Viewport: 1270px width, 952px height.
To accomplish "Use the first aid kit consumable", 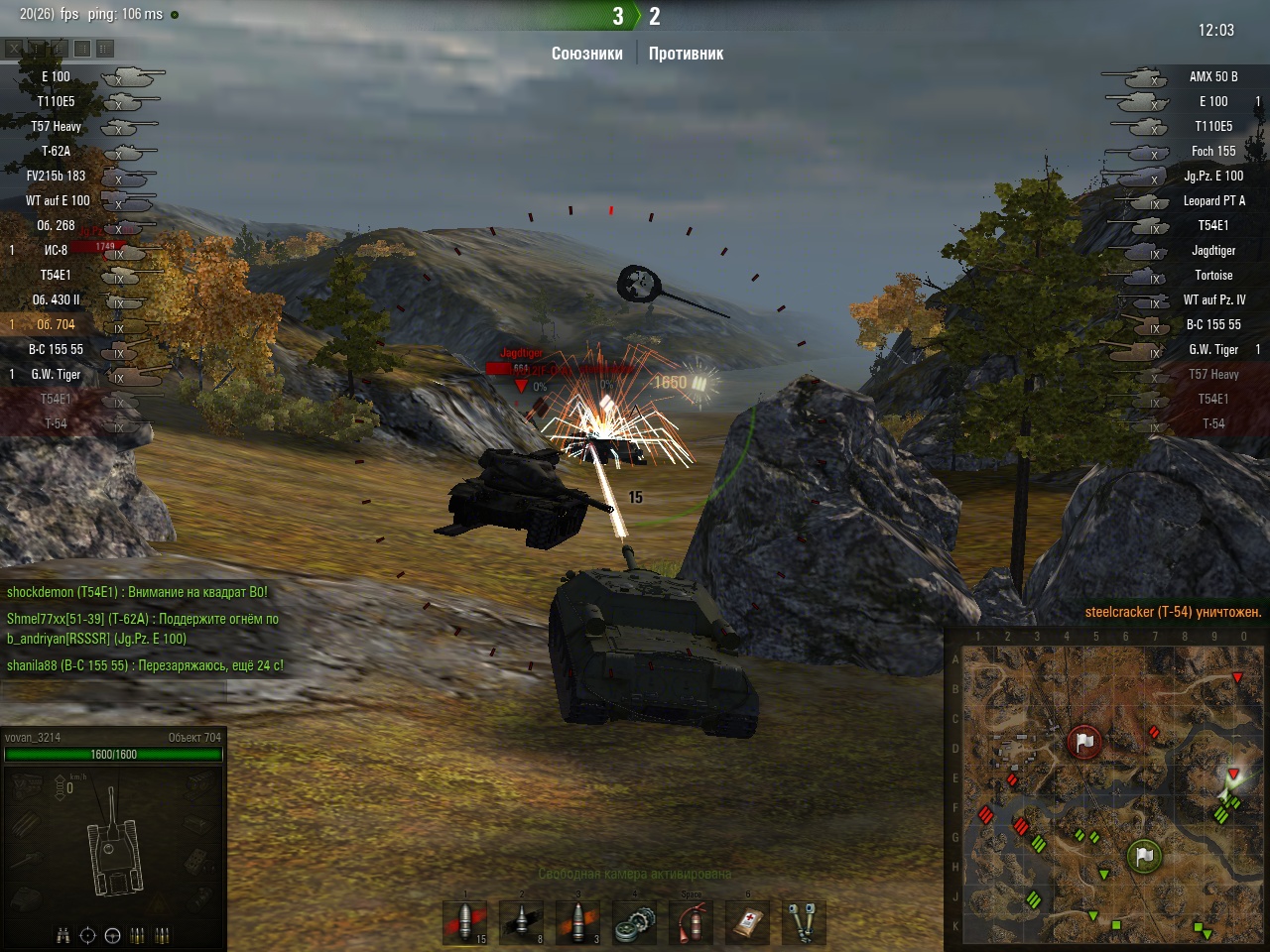I will pos(748,923).
